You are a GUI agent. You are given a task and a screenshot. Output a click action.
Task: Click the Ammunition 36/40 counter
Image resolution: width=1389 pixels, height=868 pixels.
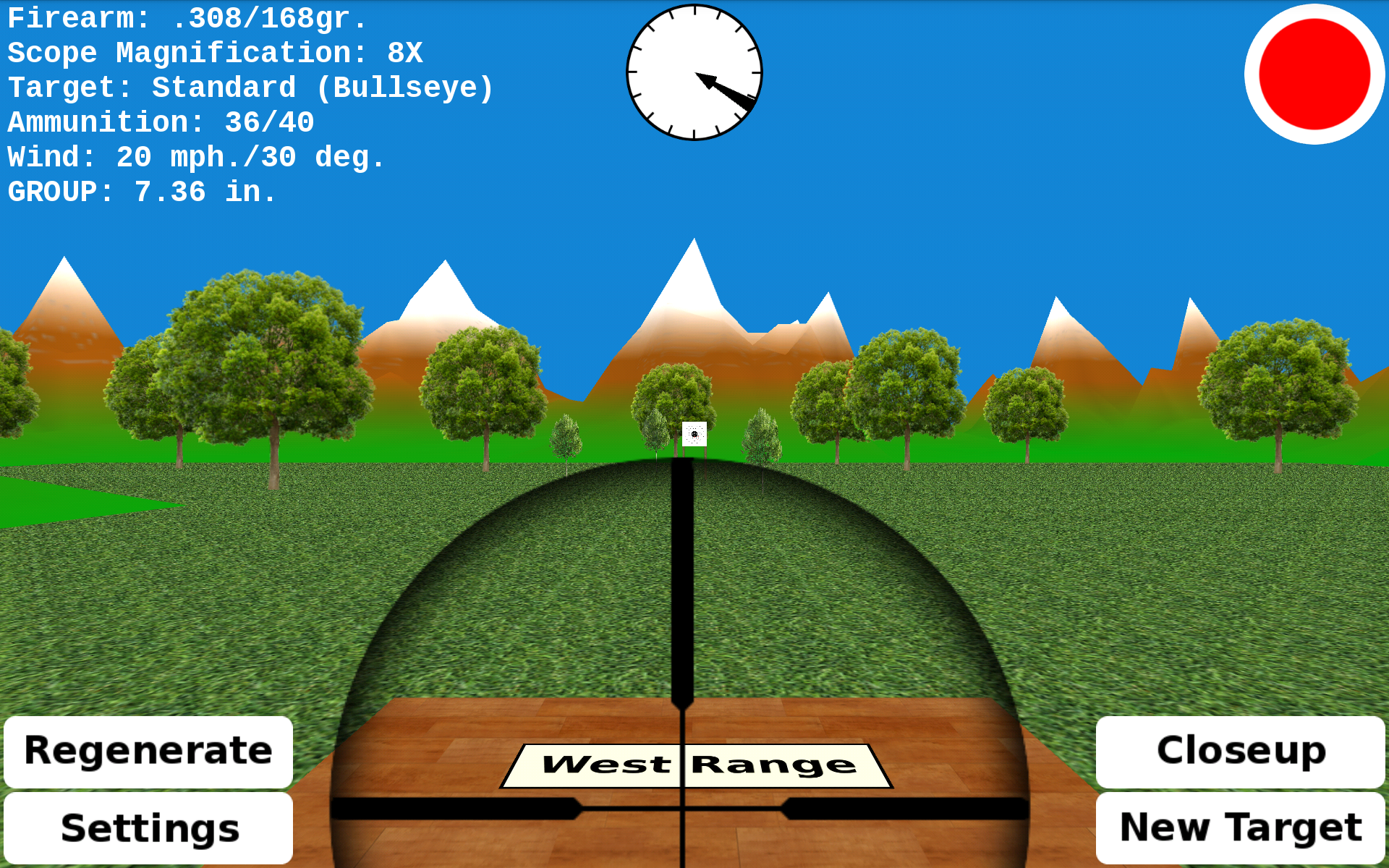(x=161, y=122)
